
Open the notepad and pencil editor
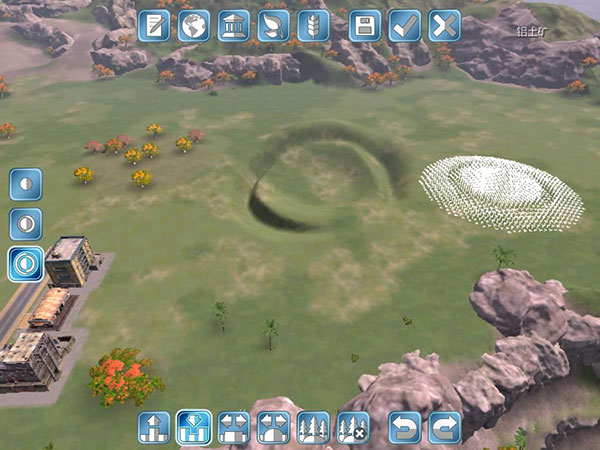154,25
